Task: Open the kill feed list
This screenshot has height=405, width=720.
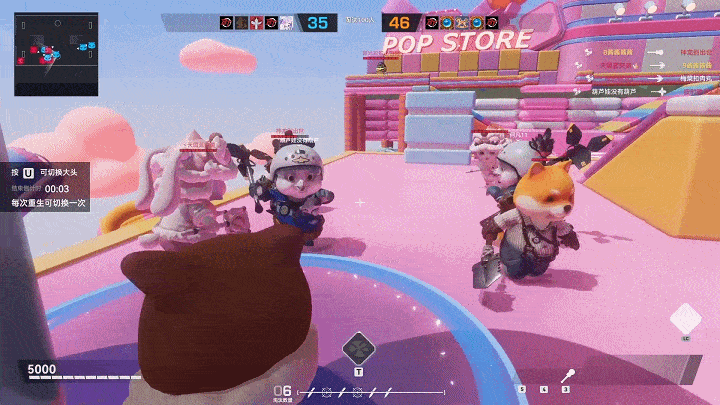Action: click(642, 70)
